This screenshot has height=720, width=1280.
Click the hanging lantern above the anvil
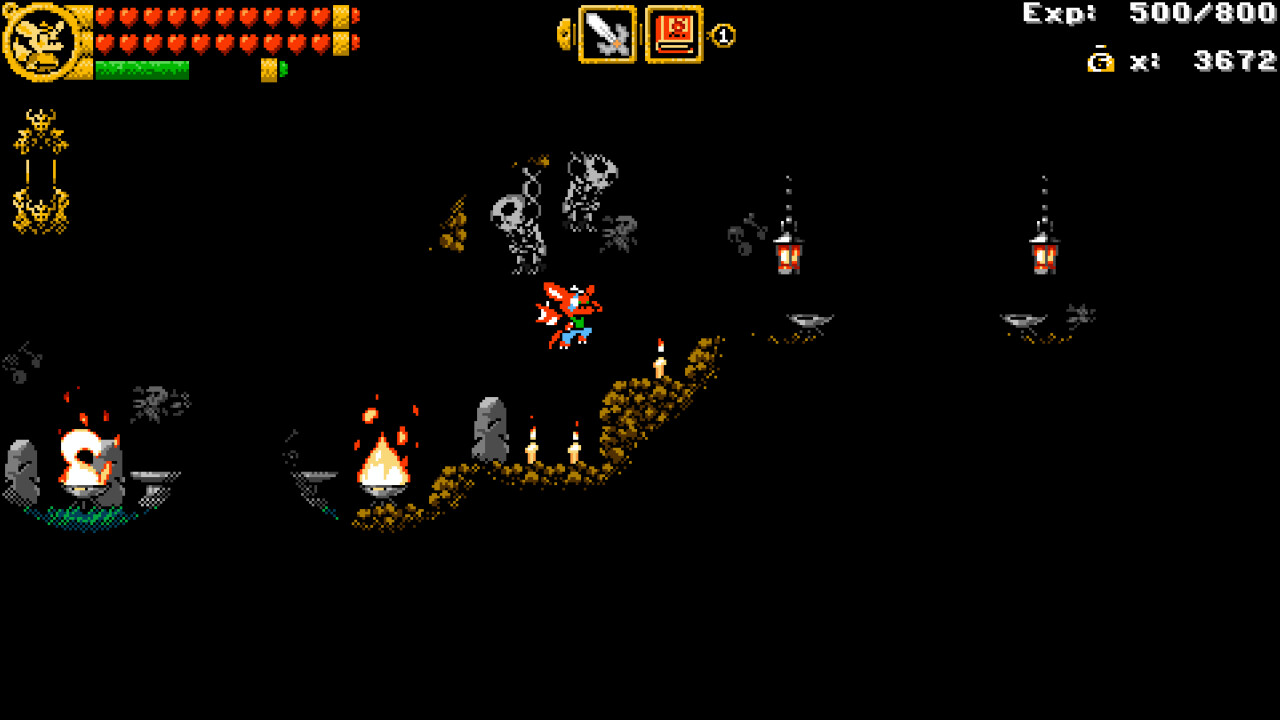pyautogui.click(x=790, y=255)
